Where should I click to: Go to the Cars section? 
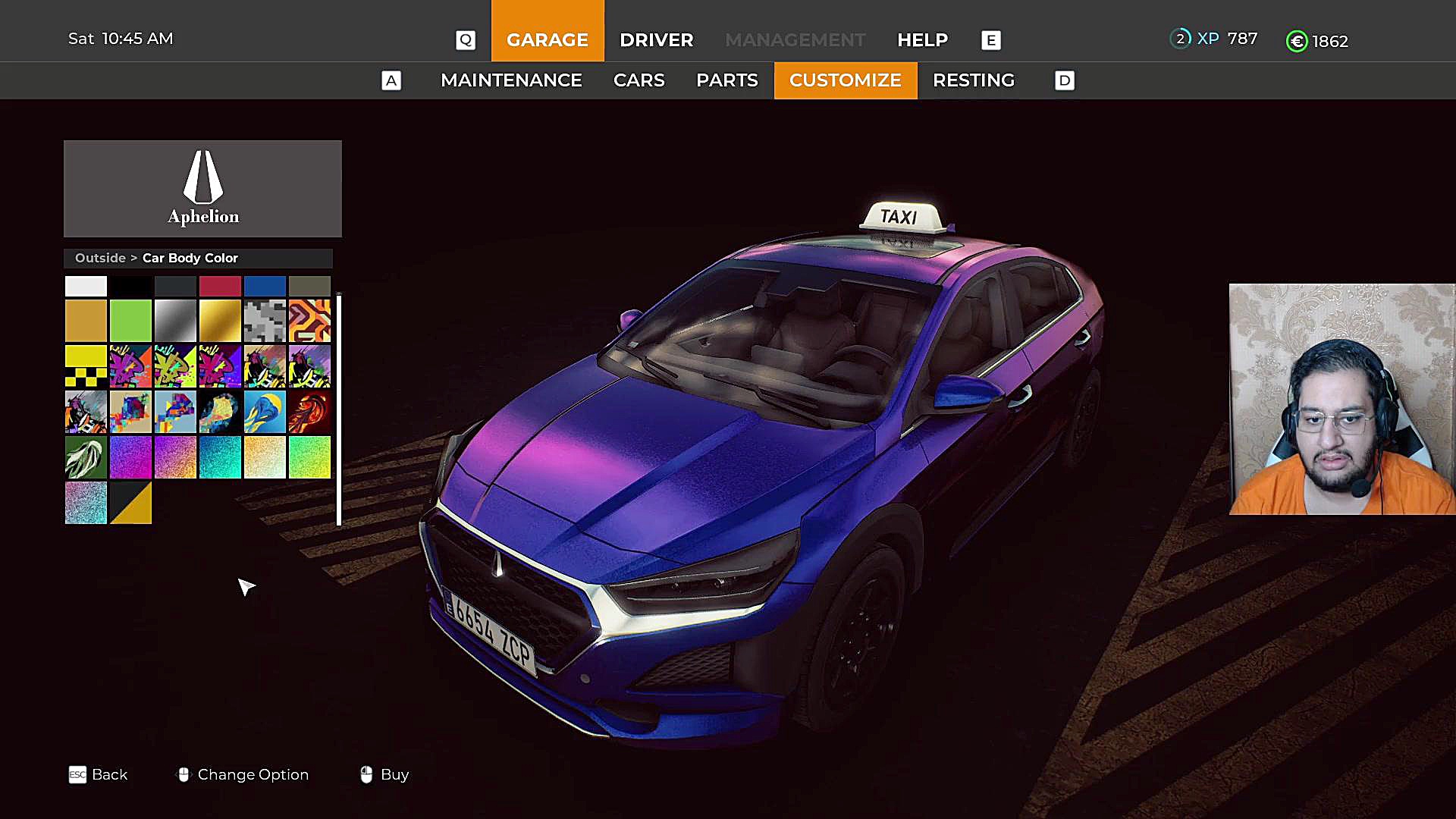(x=639, y=80)
